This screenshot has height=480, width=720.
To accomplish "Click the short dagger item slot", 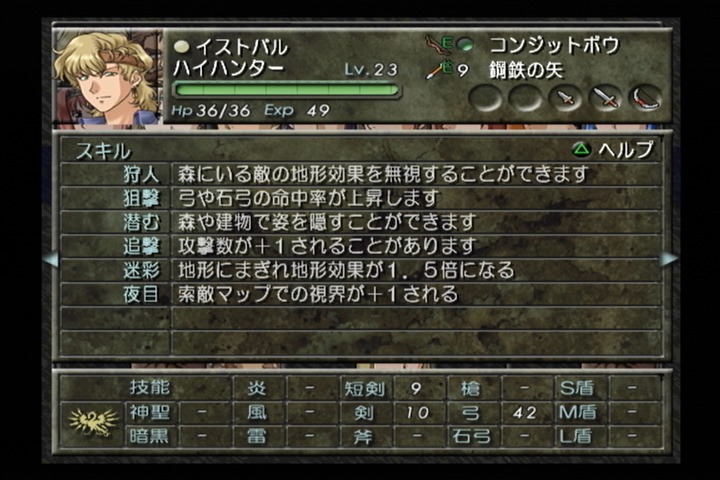I will coord(567,98).
